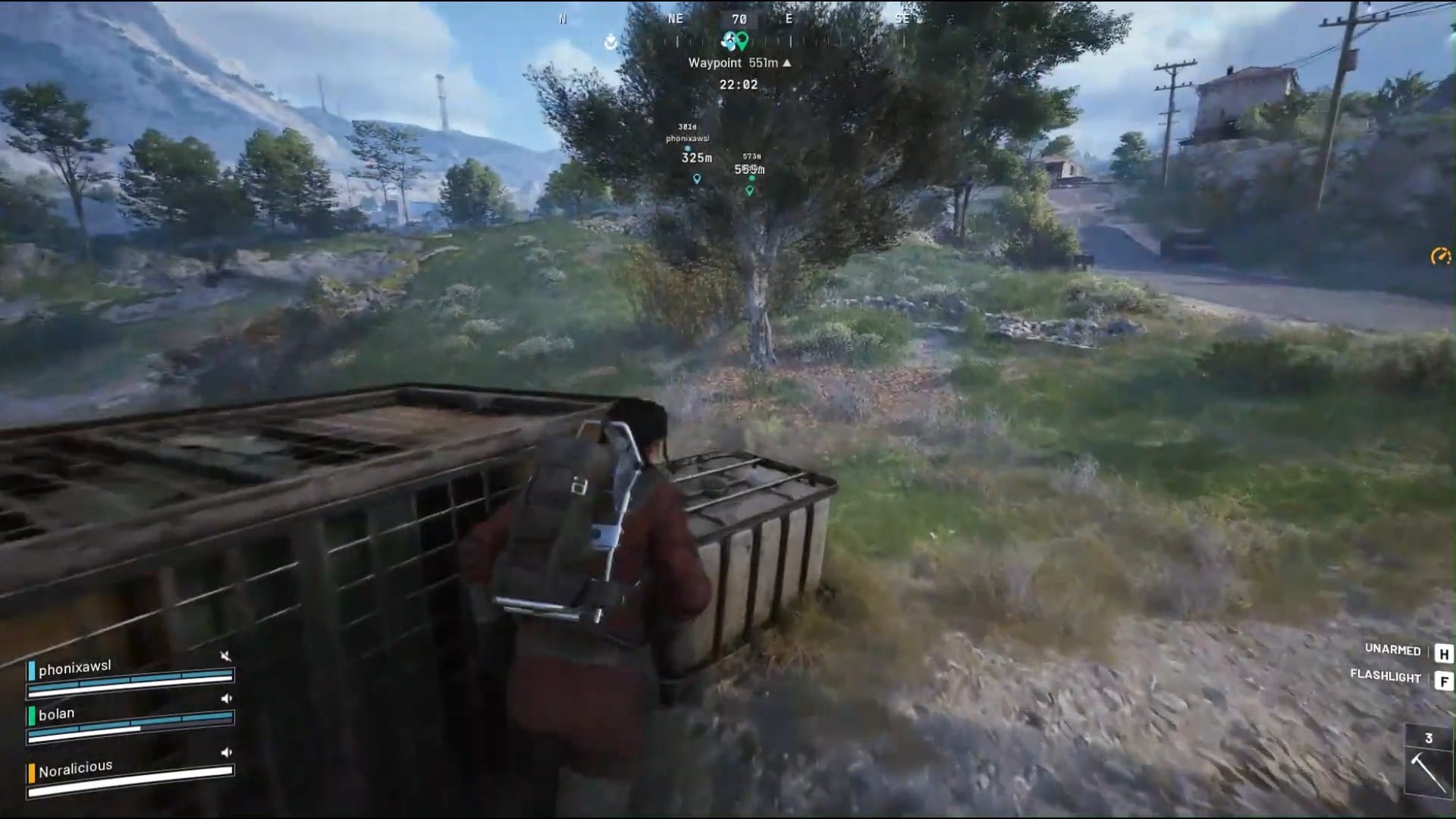Viewport: 1456px width, 819px height.
Task: Mute Noralicious using the speaker icon
Action: 226,752
